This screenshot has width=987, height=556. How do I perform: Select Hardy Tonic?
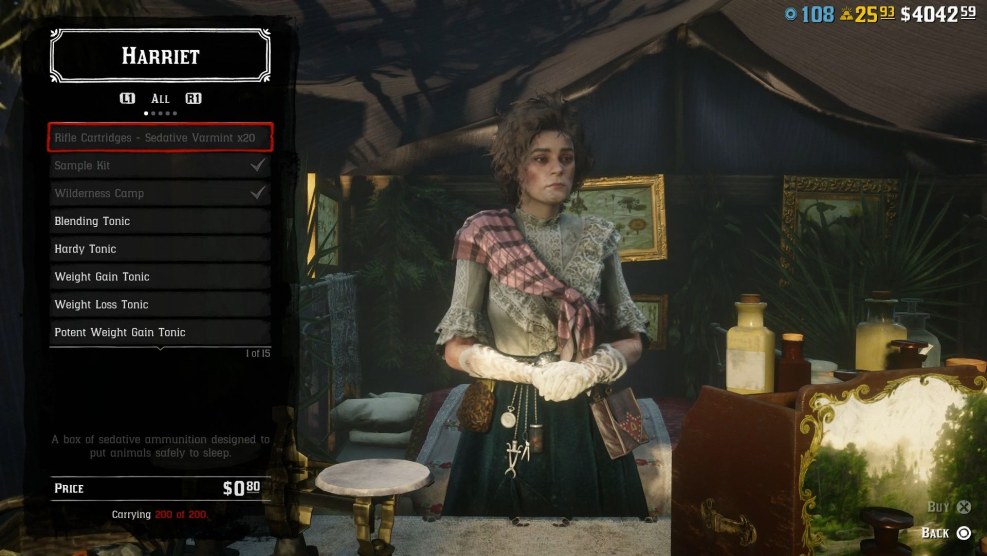(160, 249)
